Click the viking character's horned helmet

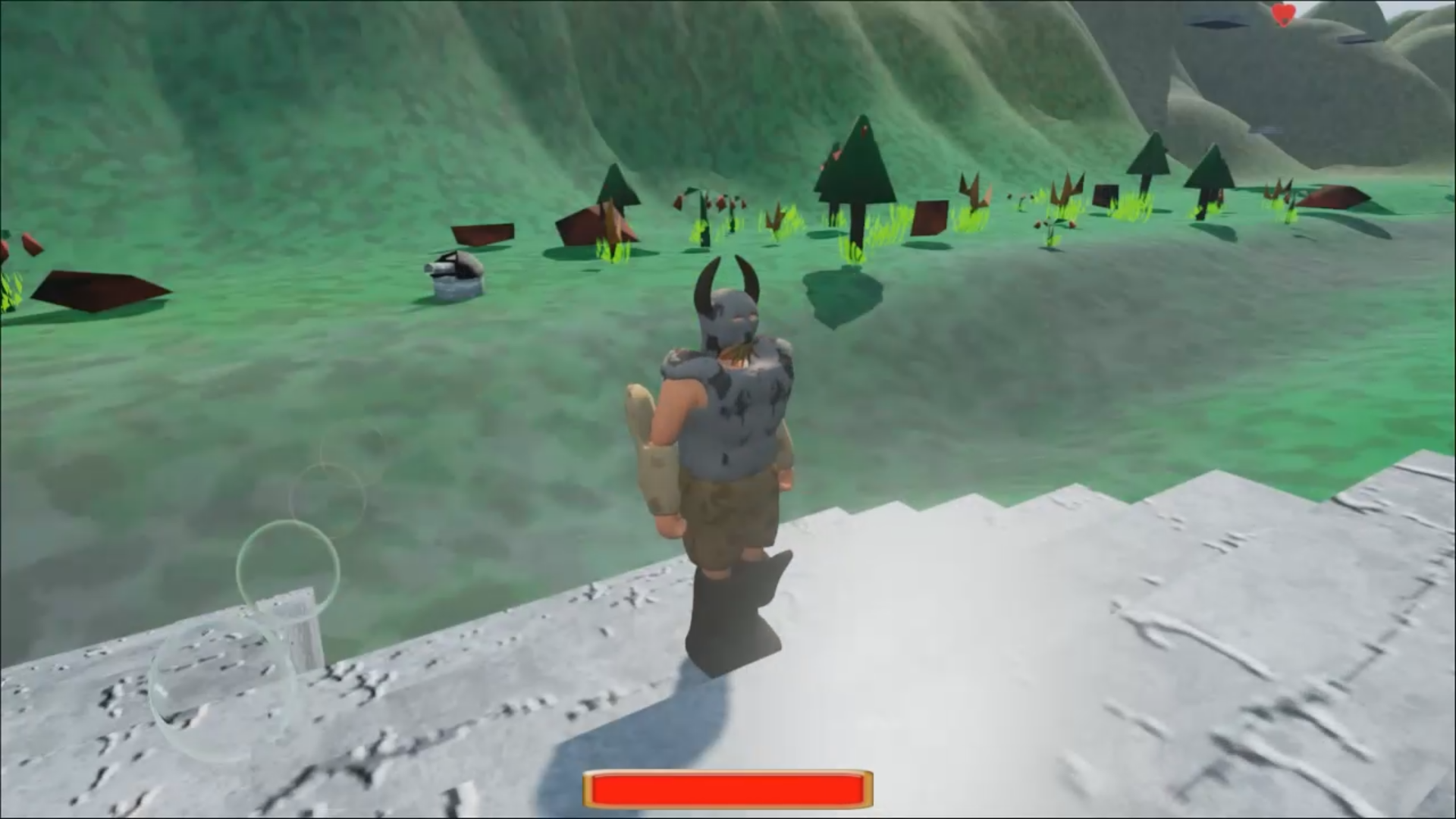pos(728,311)
